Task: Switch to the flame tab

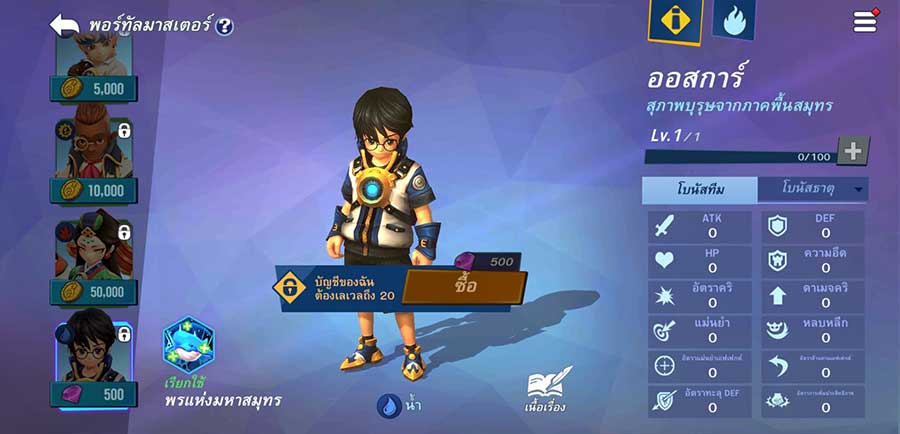Action: (x=733, y=20)
